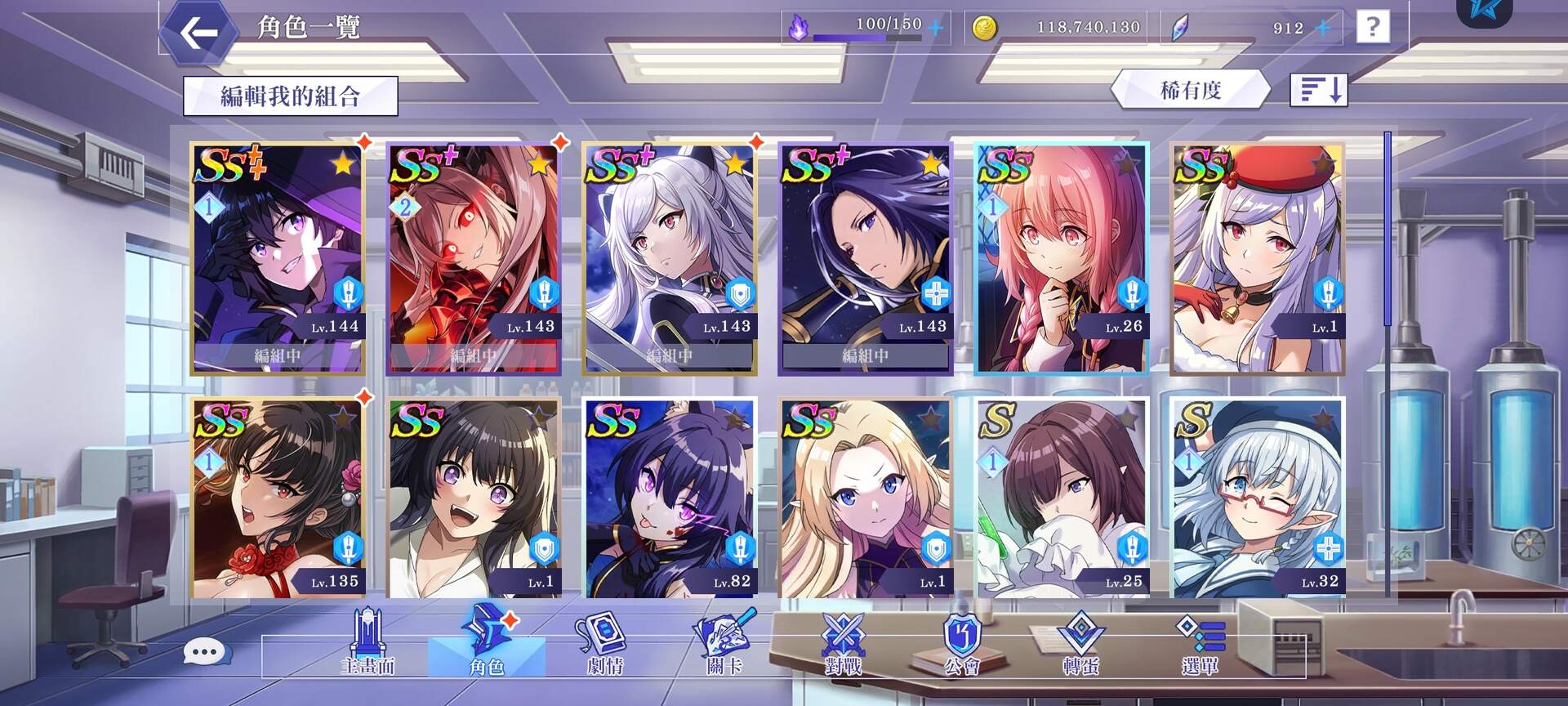This screenshot has width=1568, height=706.
Task: Open the 公會 guild tab
Action: coord(962,646)
